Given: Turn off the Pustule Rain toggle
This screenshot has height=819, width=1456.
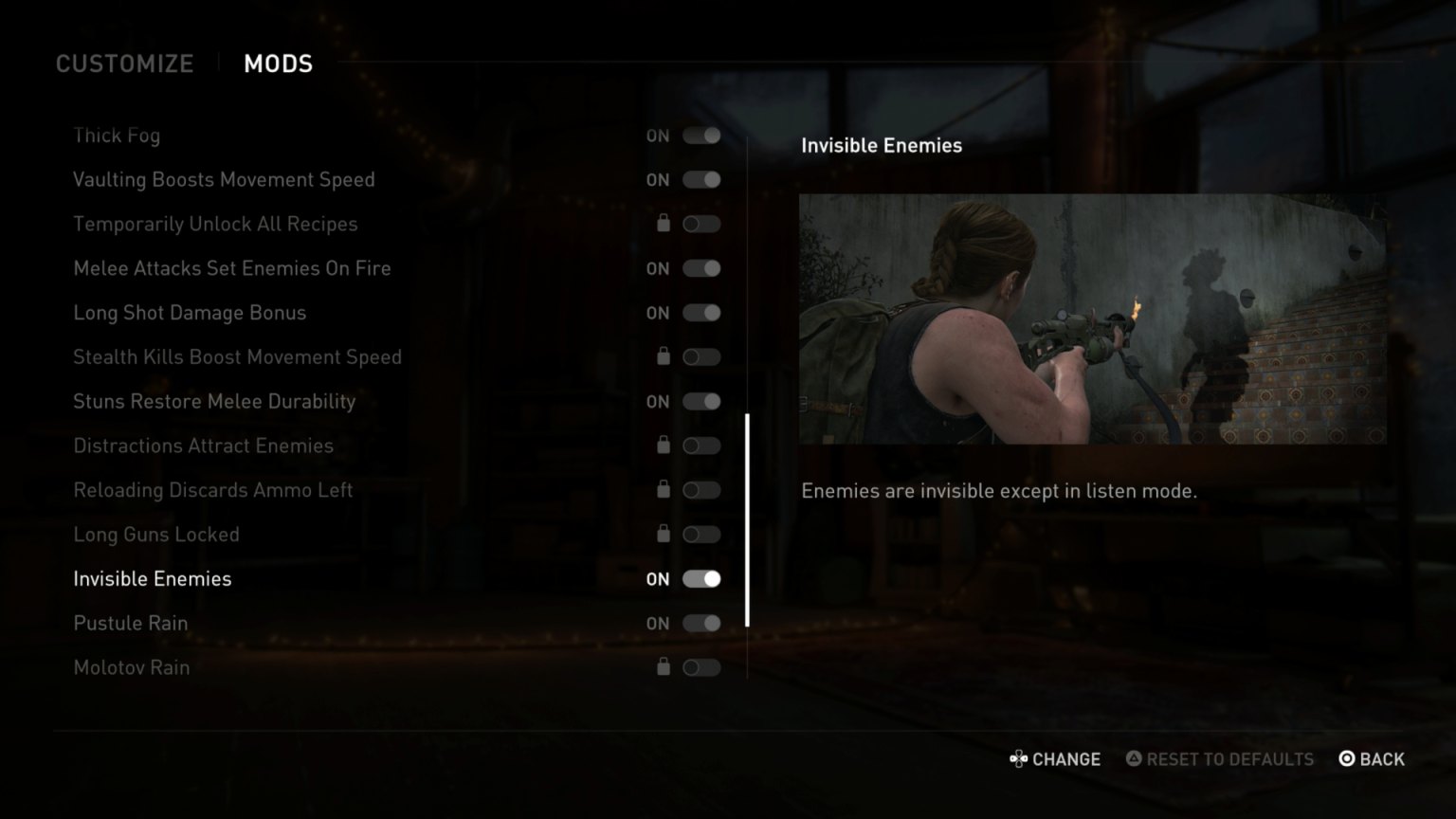Looking at the screenshot, I should pos(701,623).
